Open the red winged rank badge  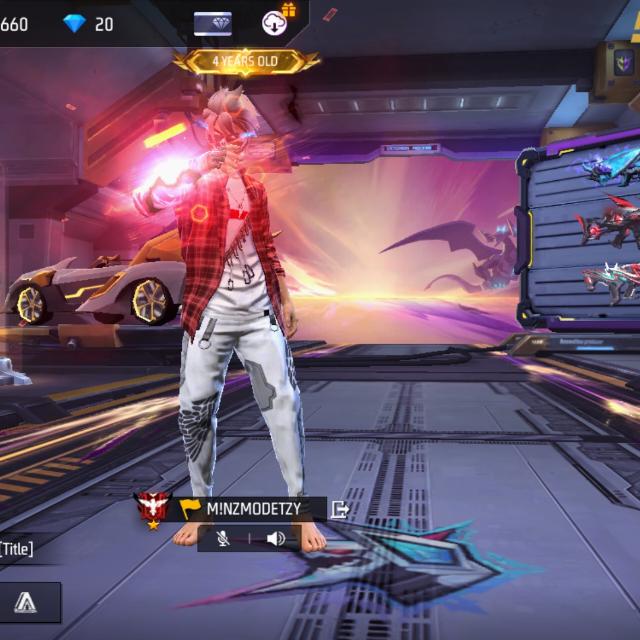point(152,508)
